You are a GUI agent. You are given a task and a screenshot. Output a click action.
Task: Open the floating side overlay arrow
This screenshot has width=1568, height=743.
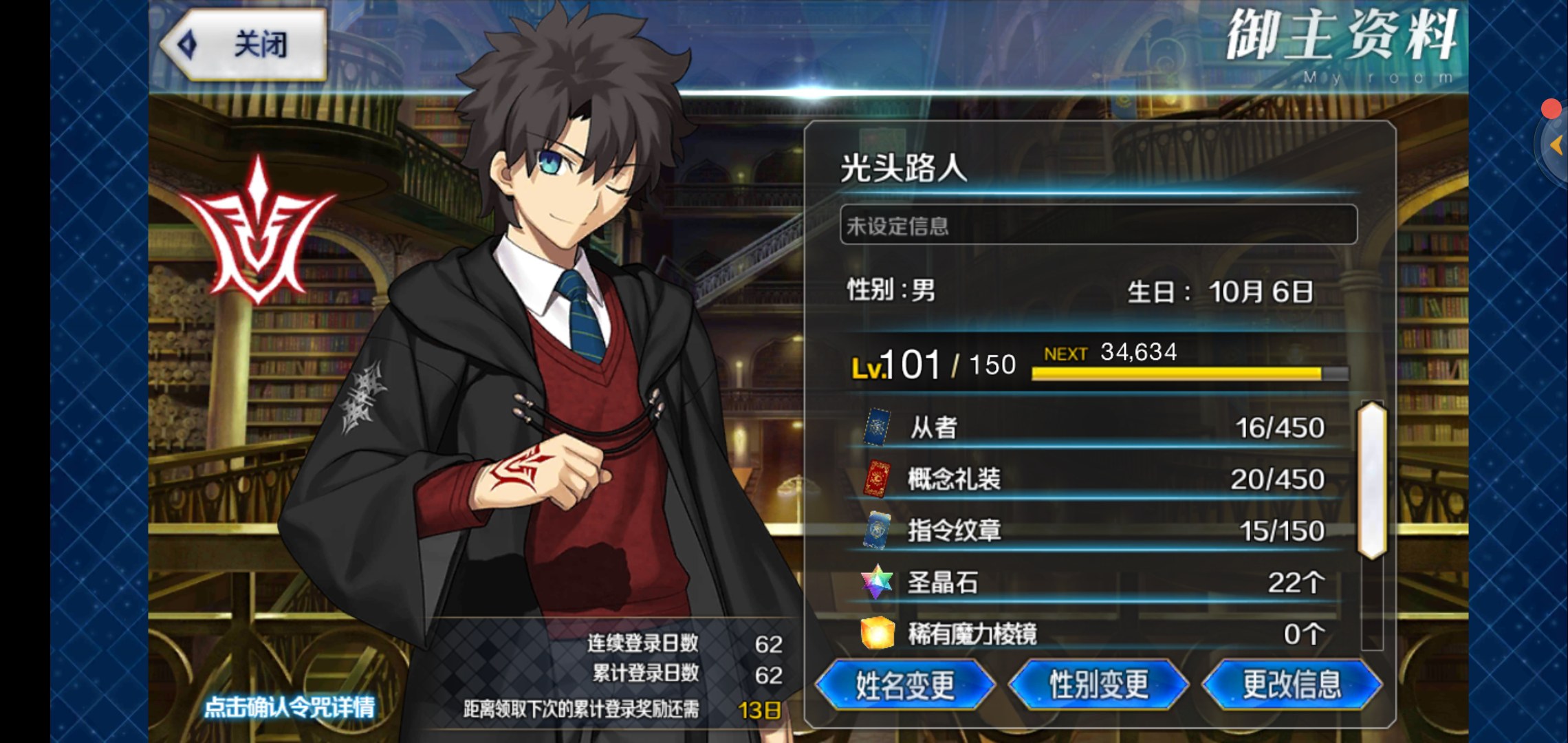pos(1555,145)
